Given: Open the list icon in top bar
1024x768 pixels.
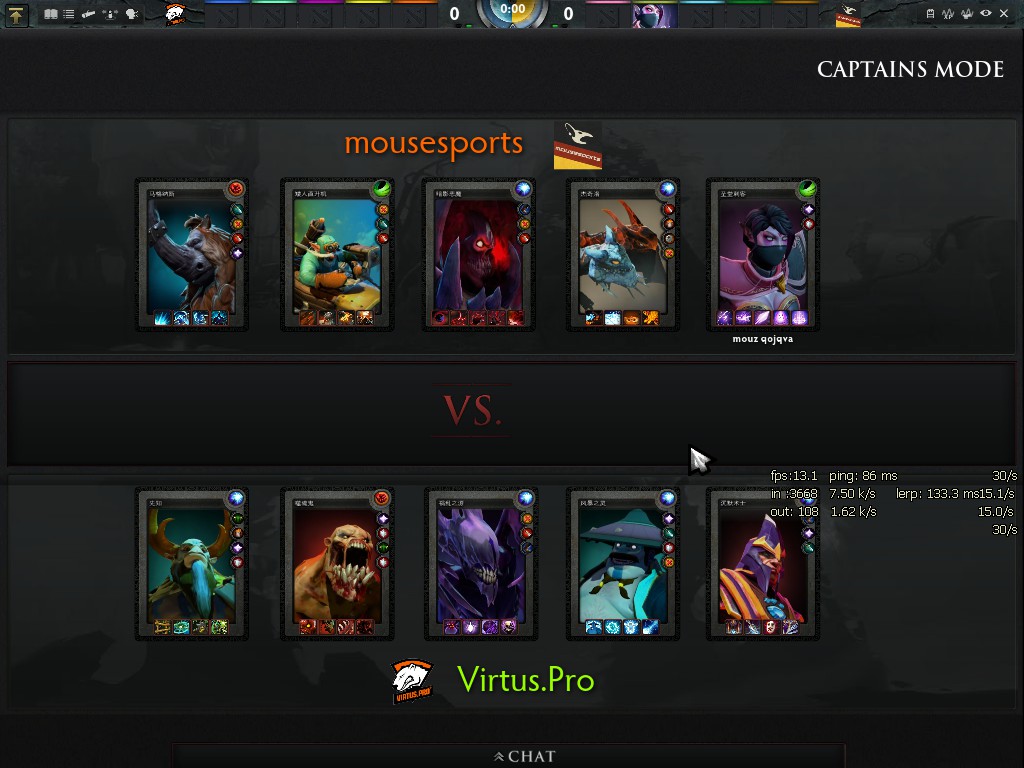Looking at the screenshot, I should click(68, 14).
